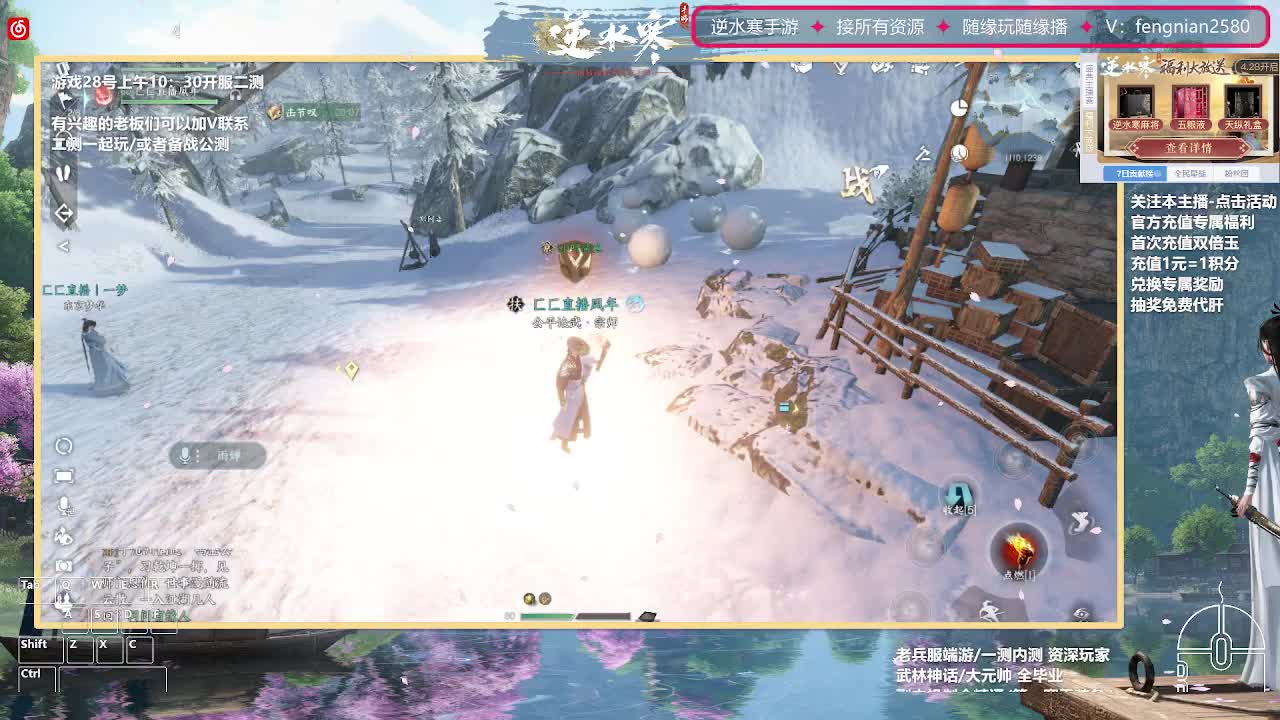Open the three-dot menu on voice bar
The height and width of the screenshot is (720, 1280).
point(197,455)
